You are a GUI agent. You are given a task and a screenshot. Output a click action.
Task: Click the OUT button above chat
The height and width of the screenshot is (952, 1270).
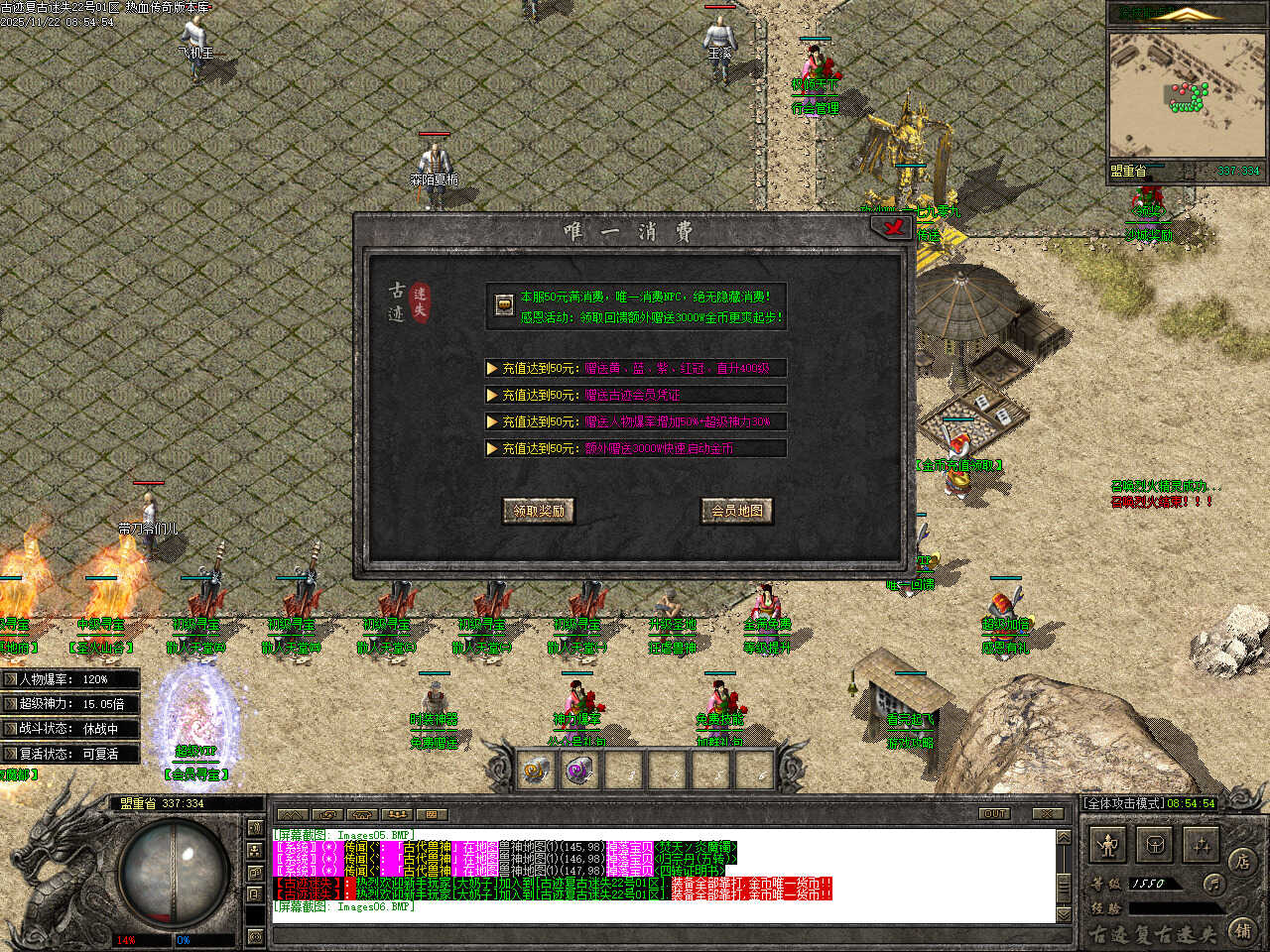pos(994,813)
